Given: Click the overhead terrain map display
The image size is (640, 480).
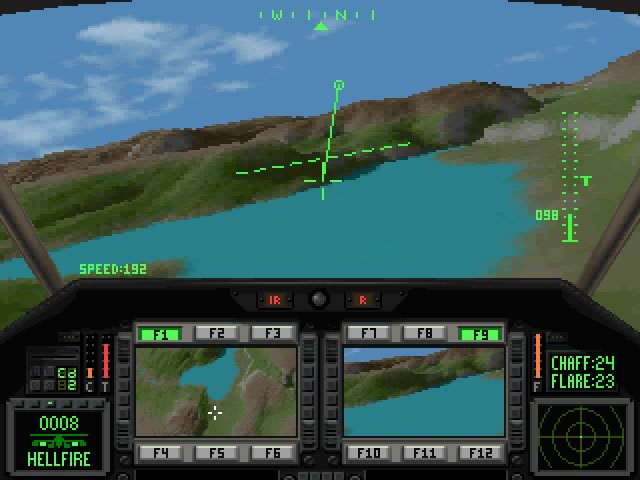Looking at the screenshot, I should point(216,392).
